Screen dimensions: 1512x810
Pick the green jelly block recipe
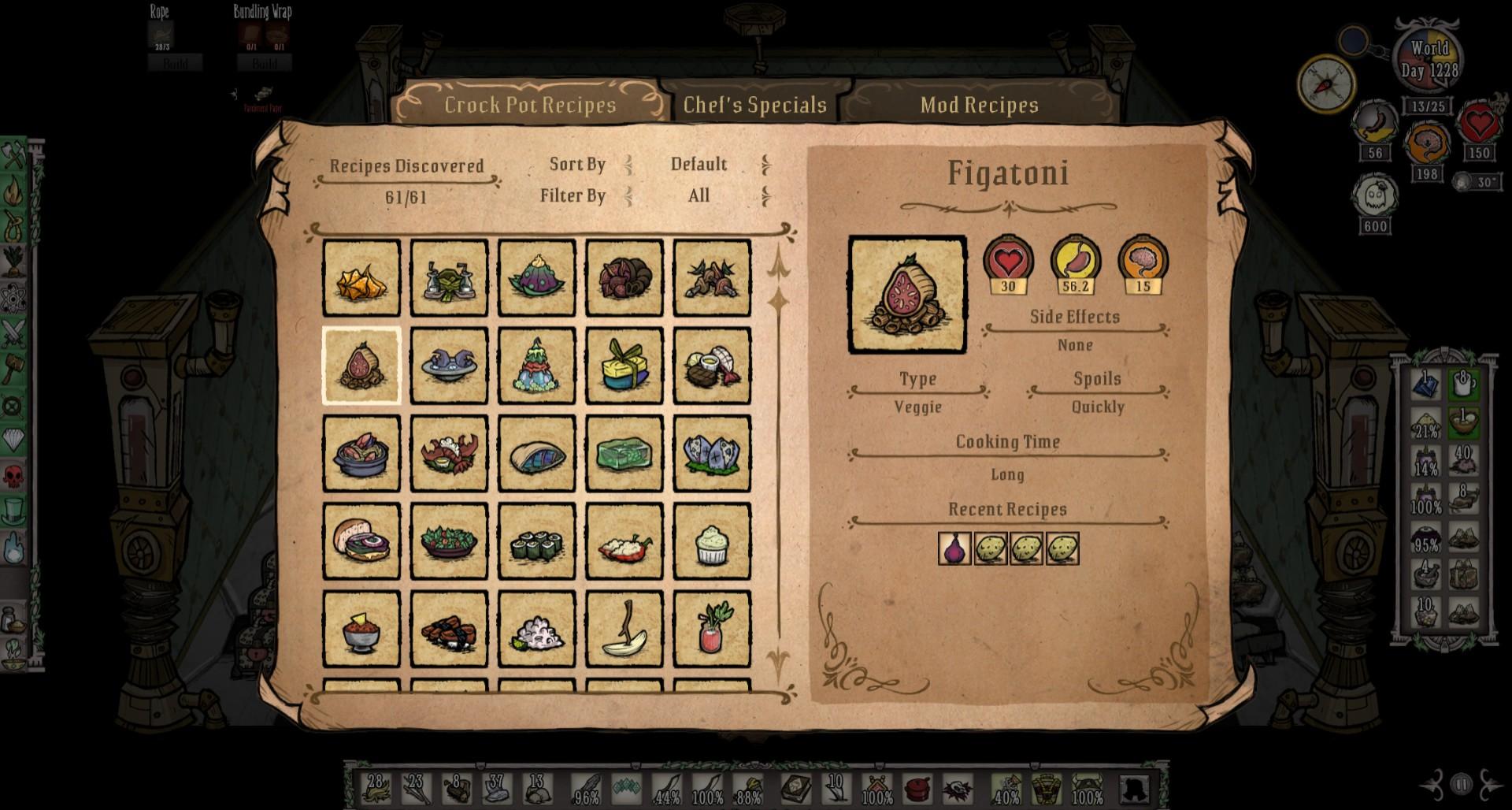coord(624,455)
